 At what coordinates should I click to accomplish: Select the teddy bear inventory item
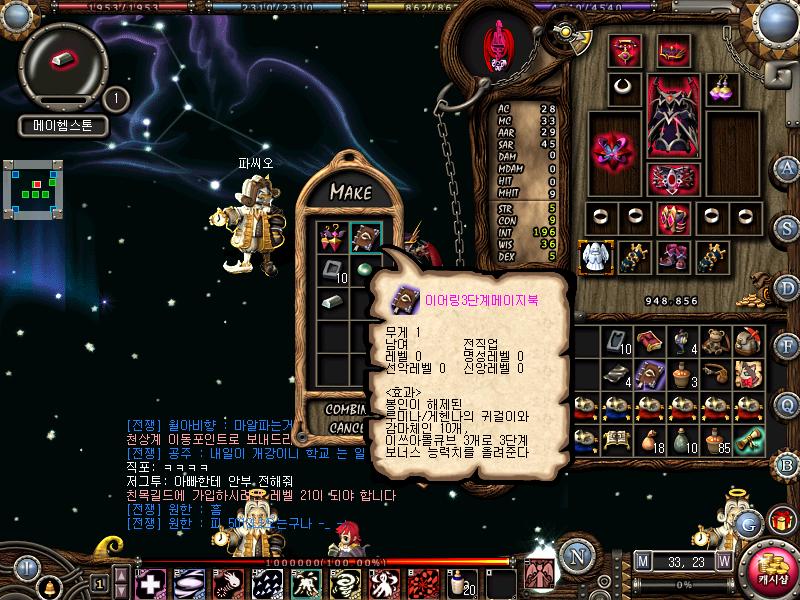[714, 342]
